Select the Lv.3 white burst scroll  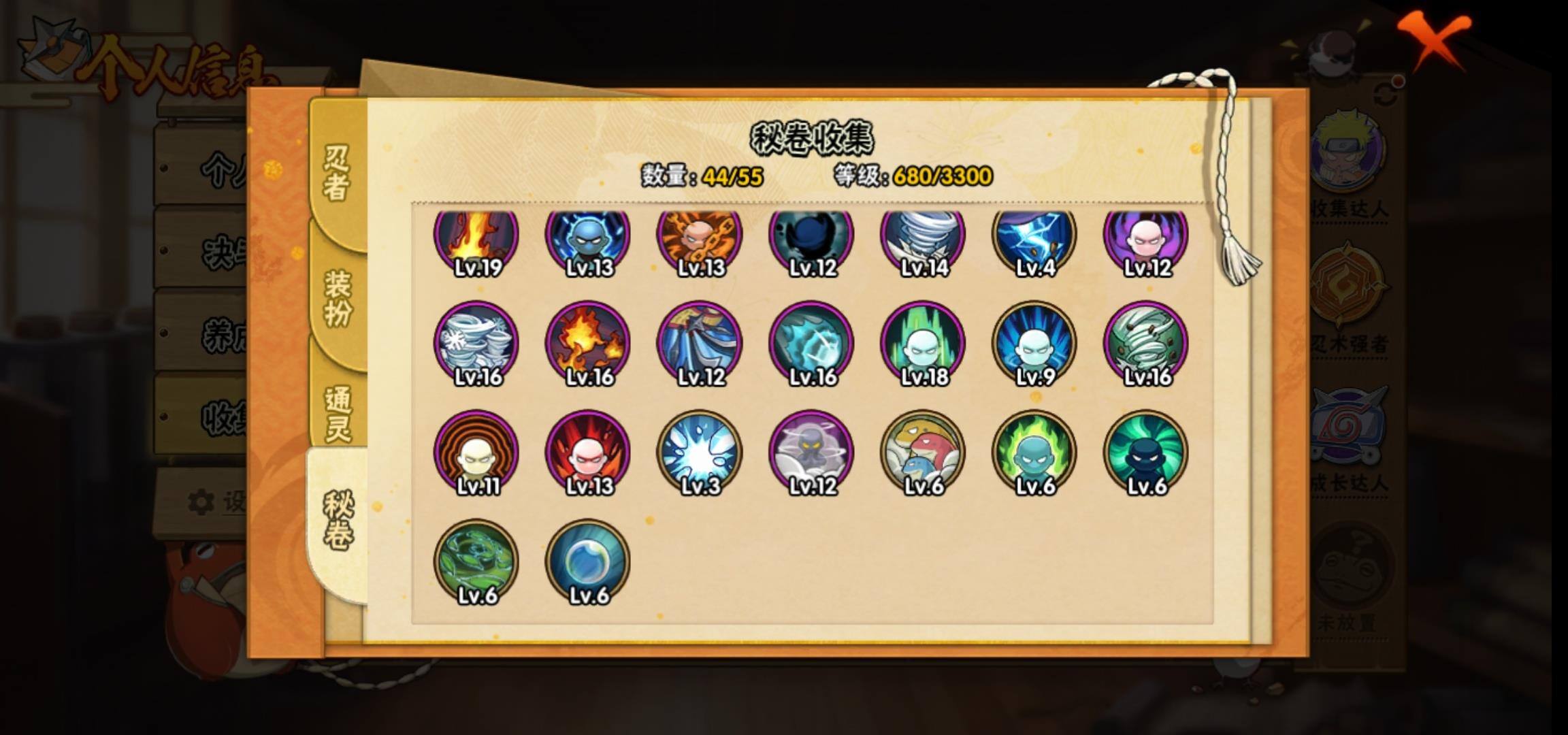coord(700,453)
